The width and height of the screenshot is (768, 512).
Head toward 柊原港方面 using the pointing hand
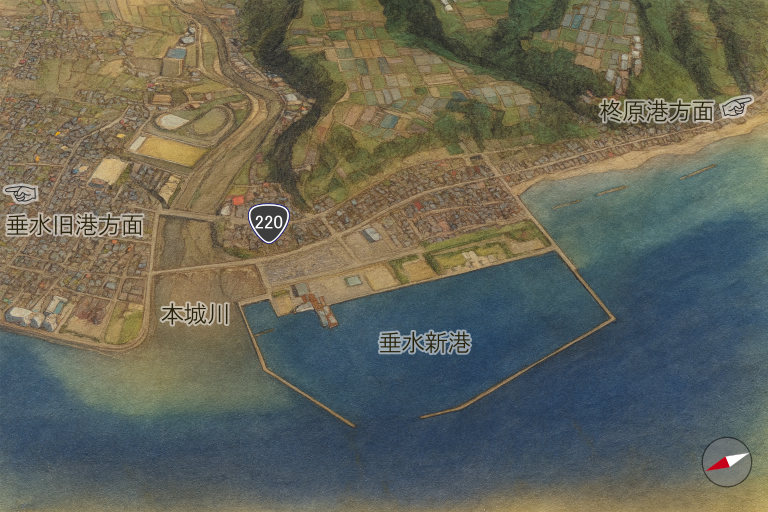(738, 106)
